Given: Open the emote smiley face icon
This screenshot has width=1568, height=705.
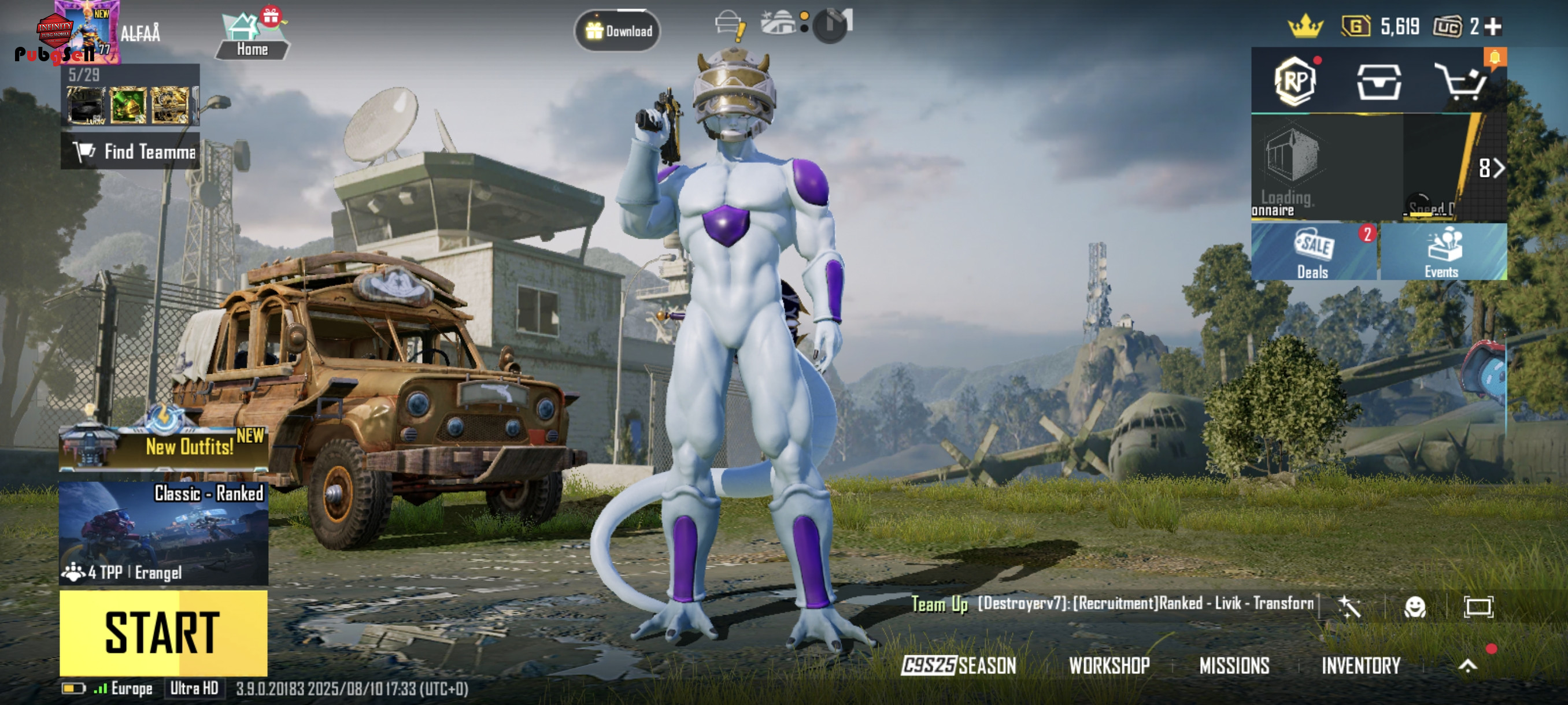Looking at the screenshot, I should click(1415, 606).
